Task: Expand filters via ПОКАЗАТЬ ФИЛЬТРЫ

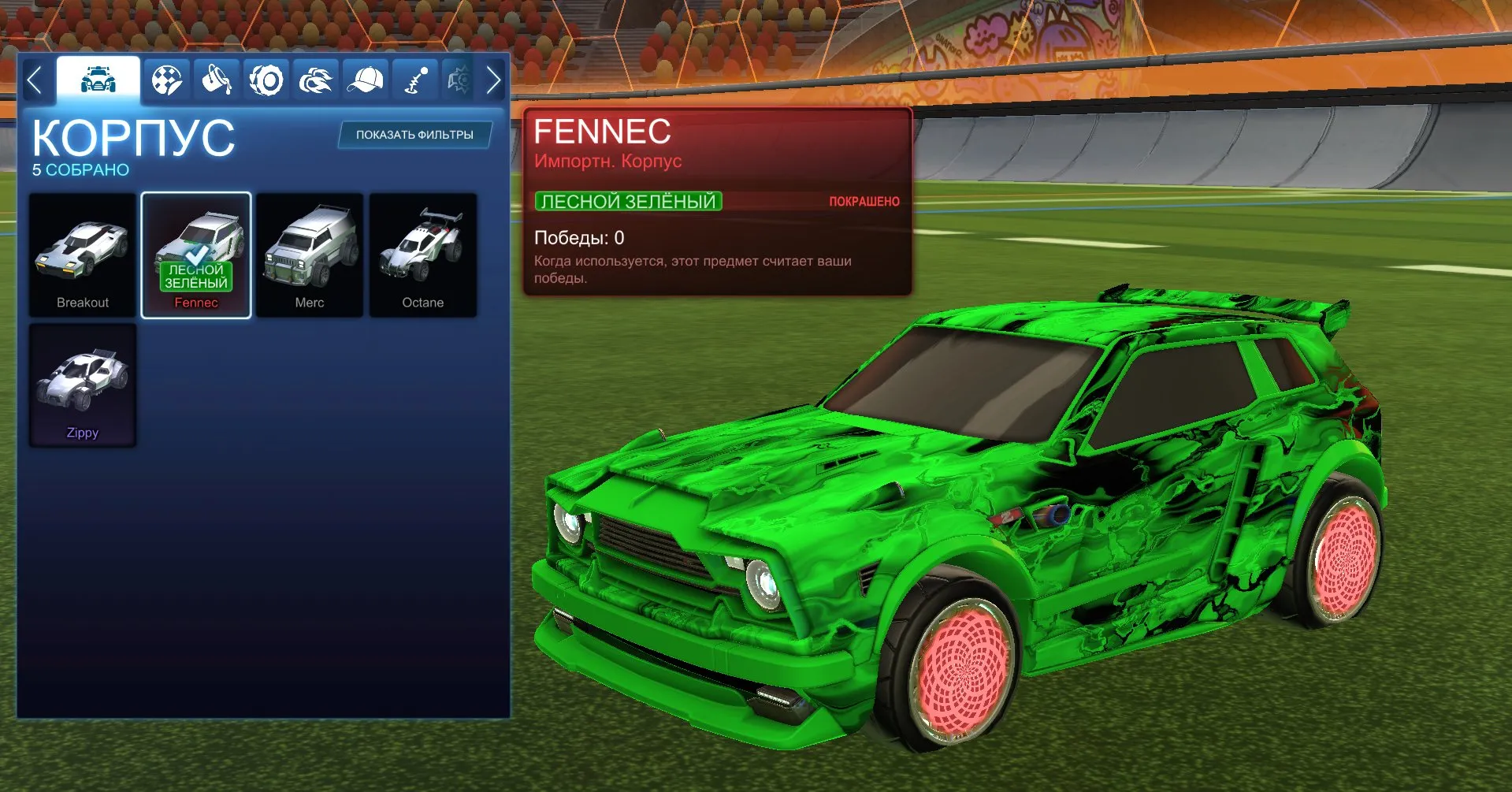Action: [413, 134]
